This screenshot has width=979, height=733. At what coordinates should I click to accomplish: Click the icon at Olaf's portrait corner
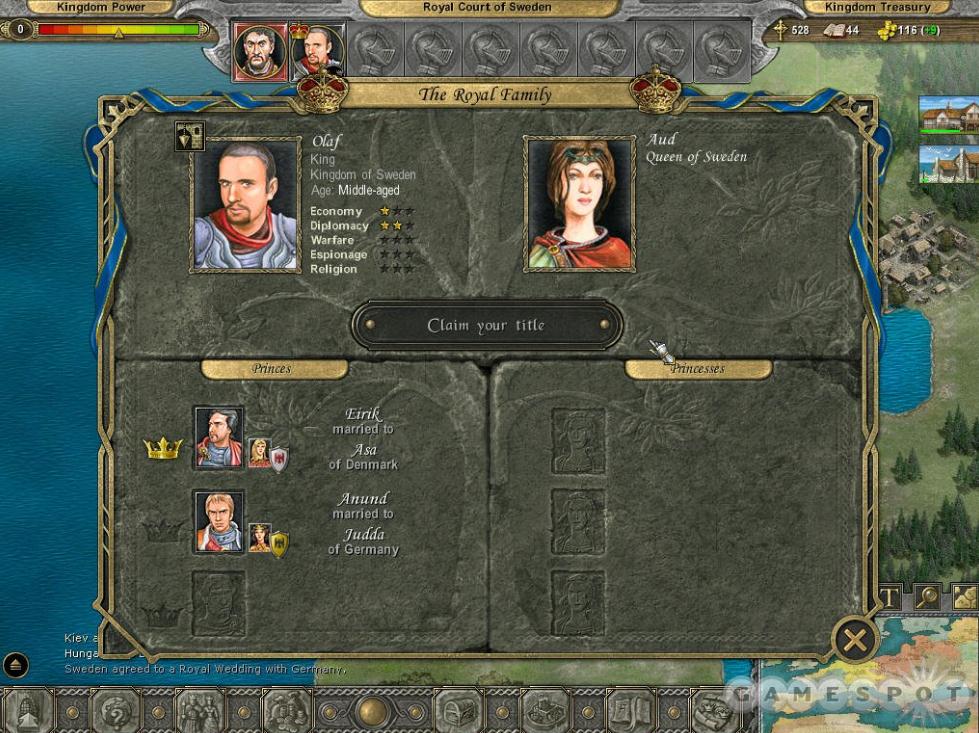(189, 136)
